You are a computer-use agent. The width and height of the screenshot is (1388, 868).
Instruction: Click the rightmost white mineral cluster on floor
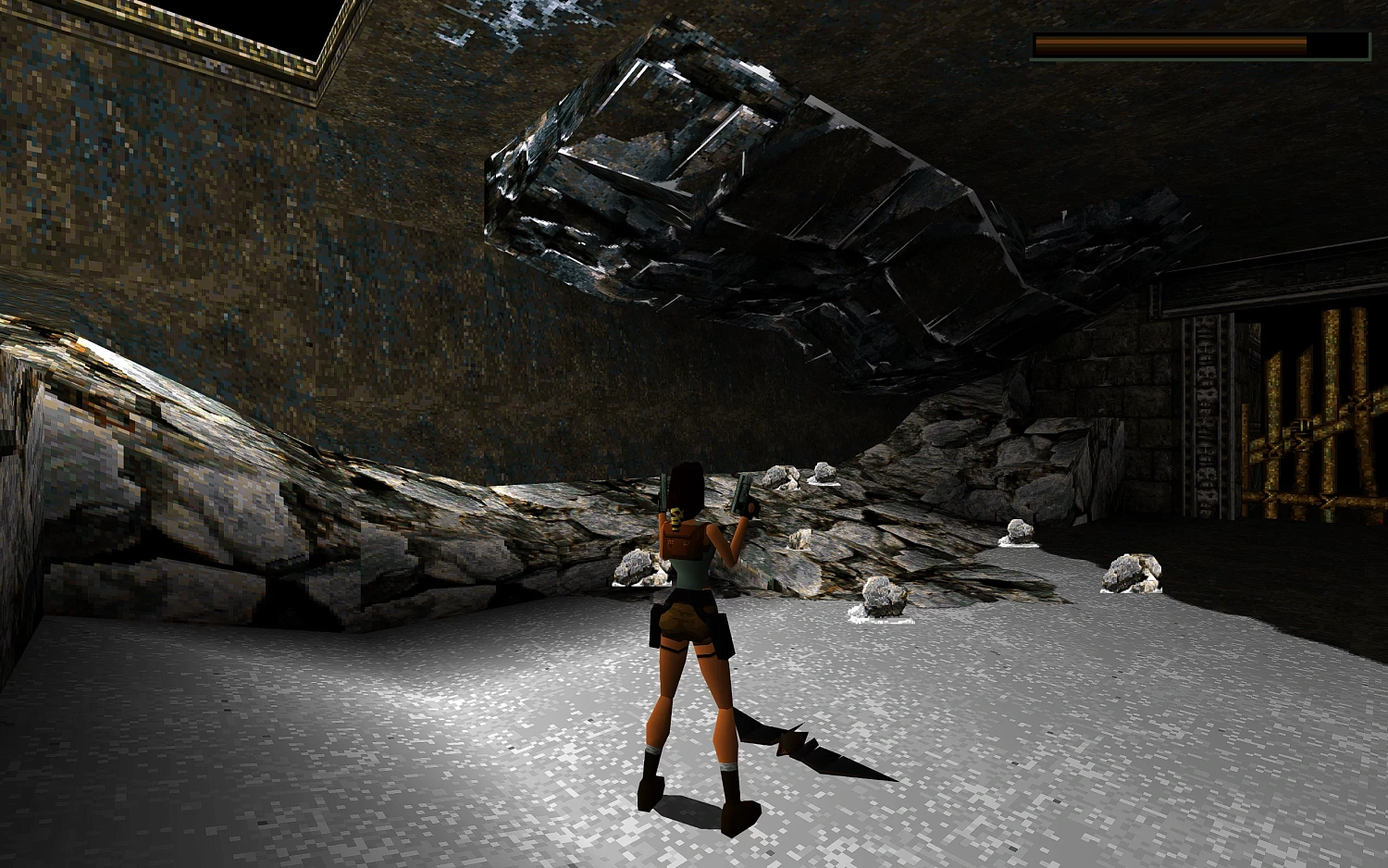(x=1131, y=572)
